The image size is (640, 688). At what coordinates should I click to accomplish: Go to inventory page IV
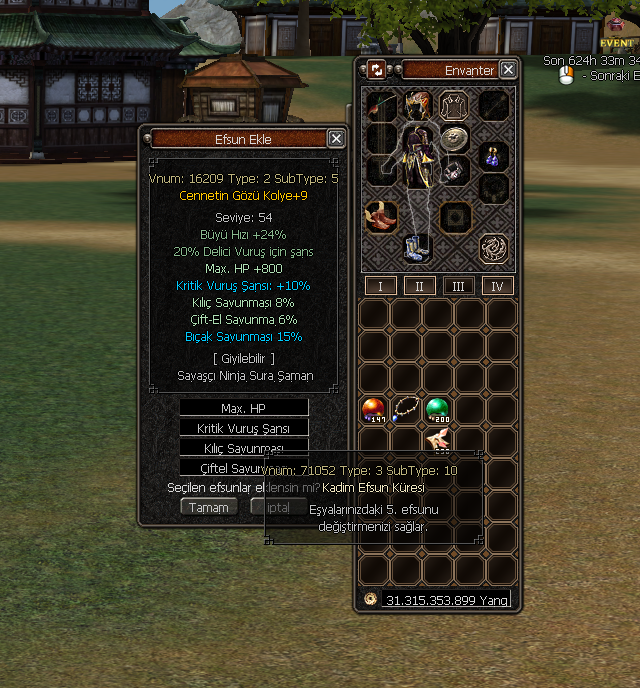(x=497, y=286)
